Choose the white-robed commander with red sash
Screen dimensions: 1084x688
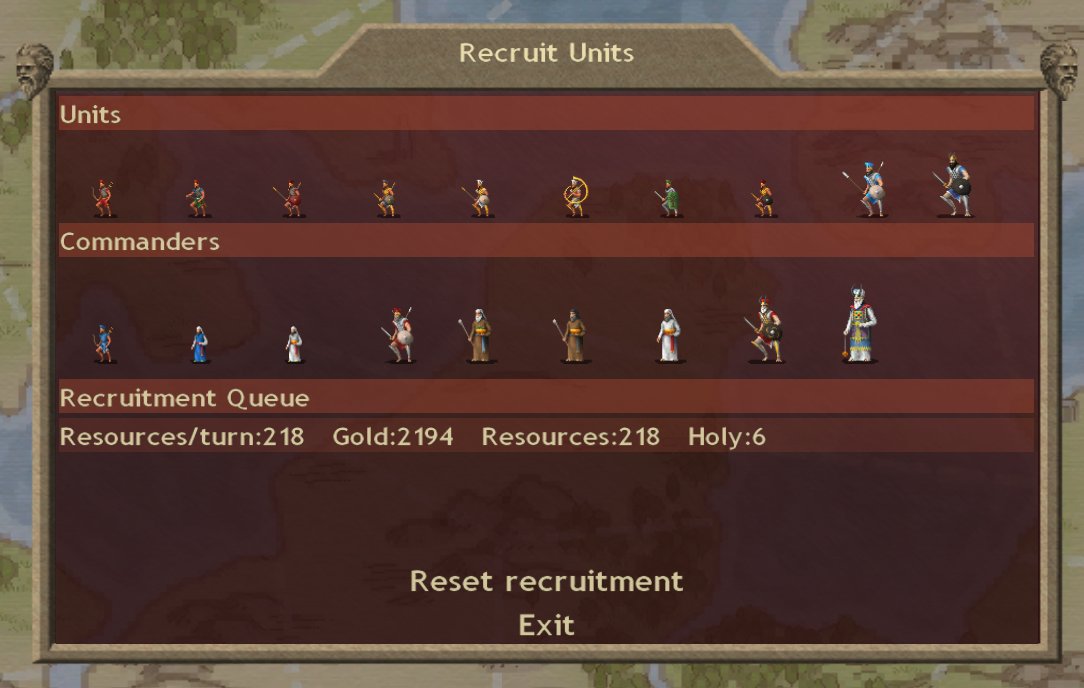669,335
